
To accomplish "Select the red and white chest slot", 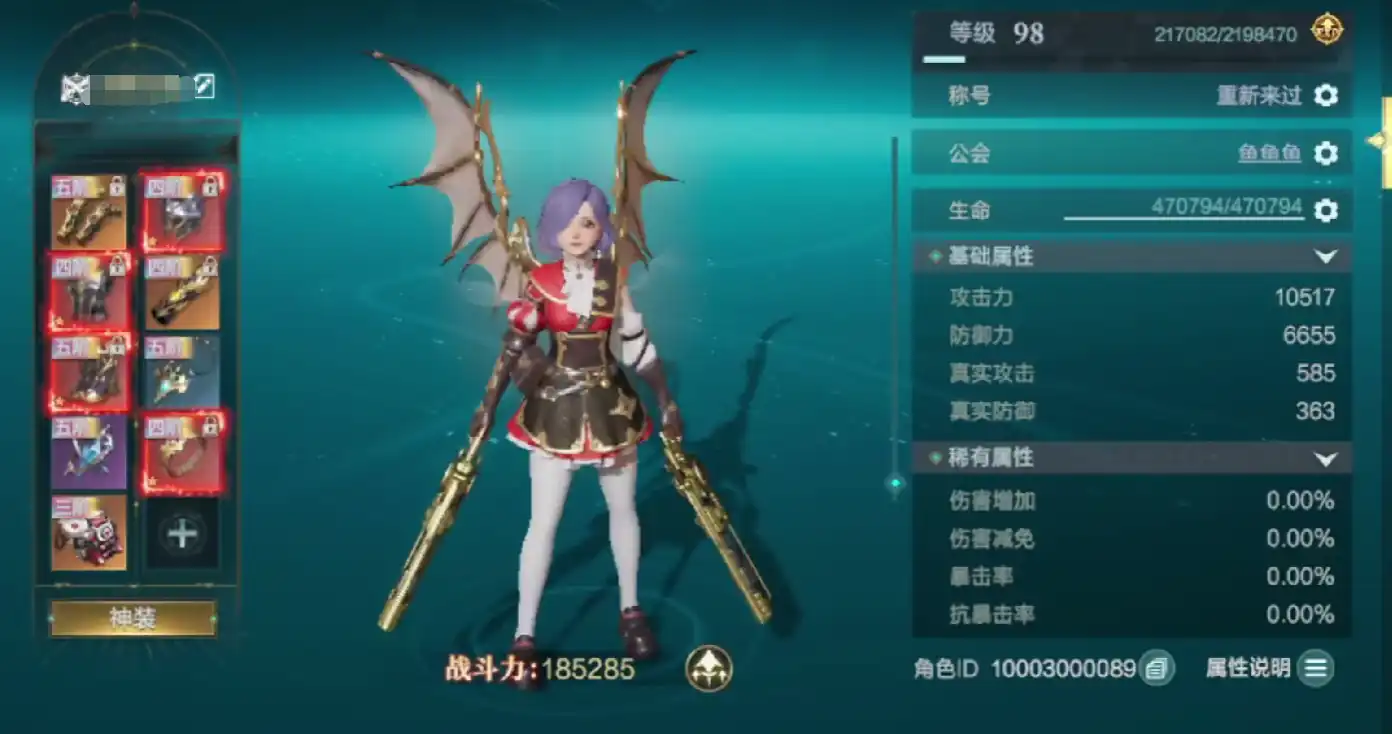I will pos(89,532).
